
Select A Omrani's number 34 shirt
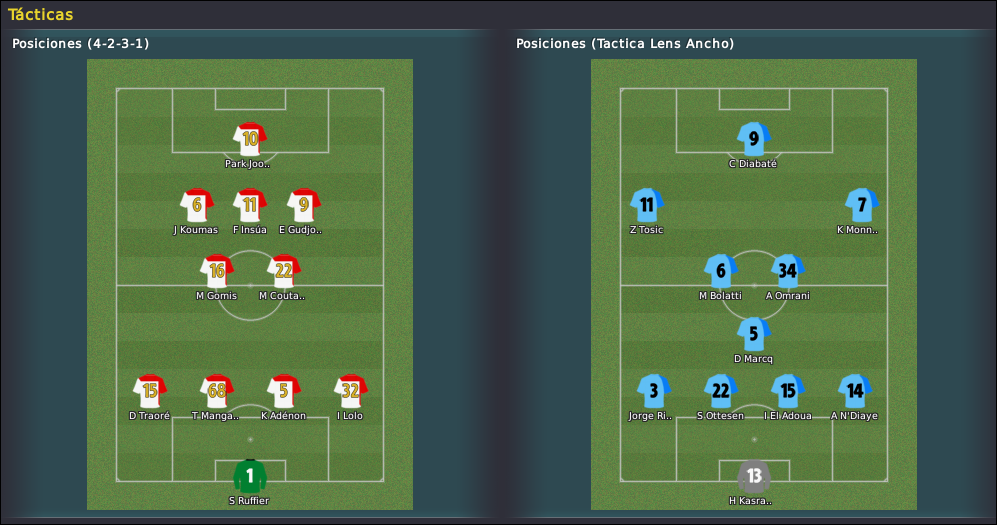pos(788,271)
